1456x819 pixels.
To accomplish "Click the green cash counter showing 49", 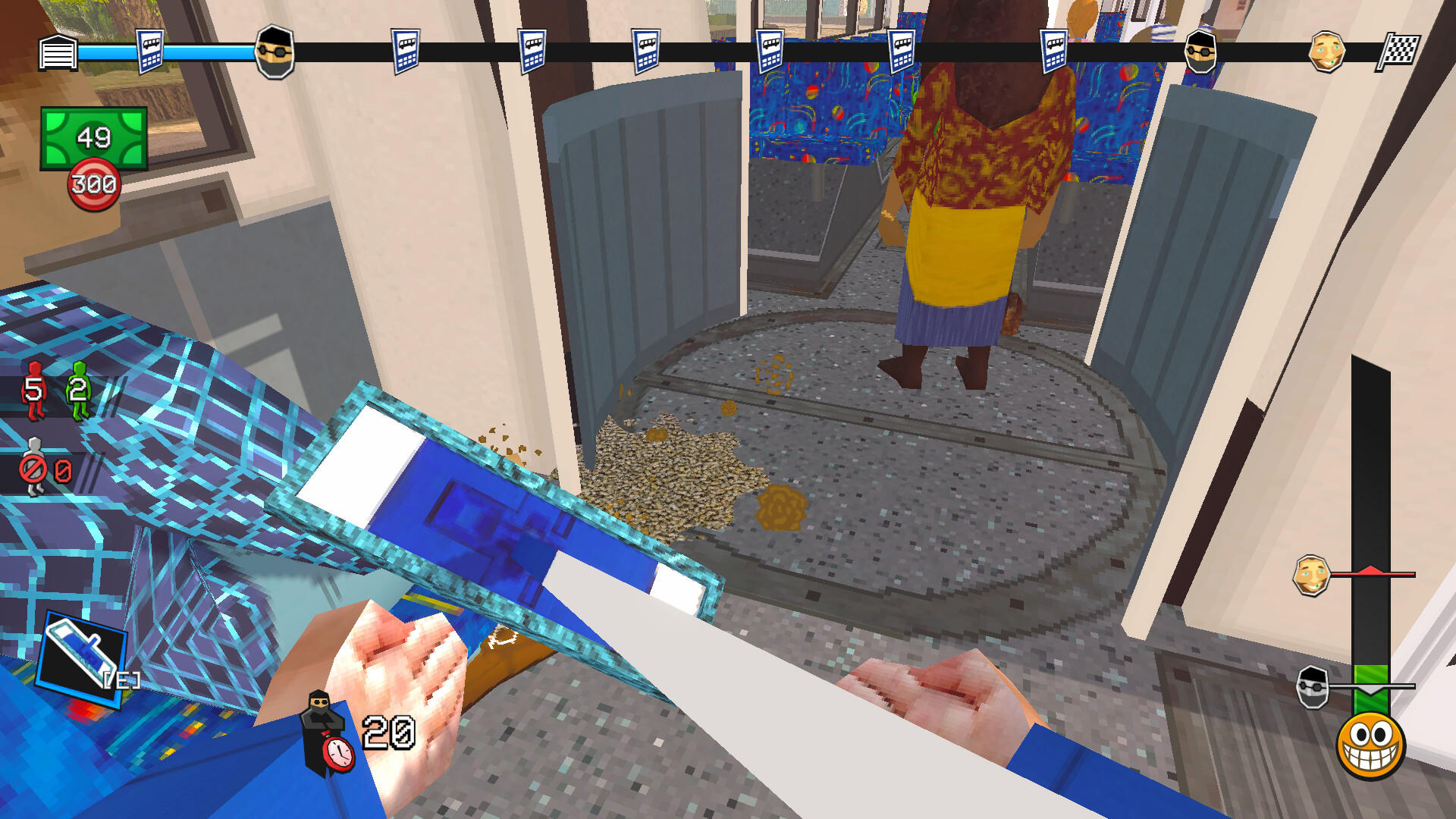I will (x=93, y=135).
